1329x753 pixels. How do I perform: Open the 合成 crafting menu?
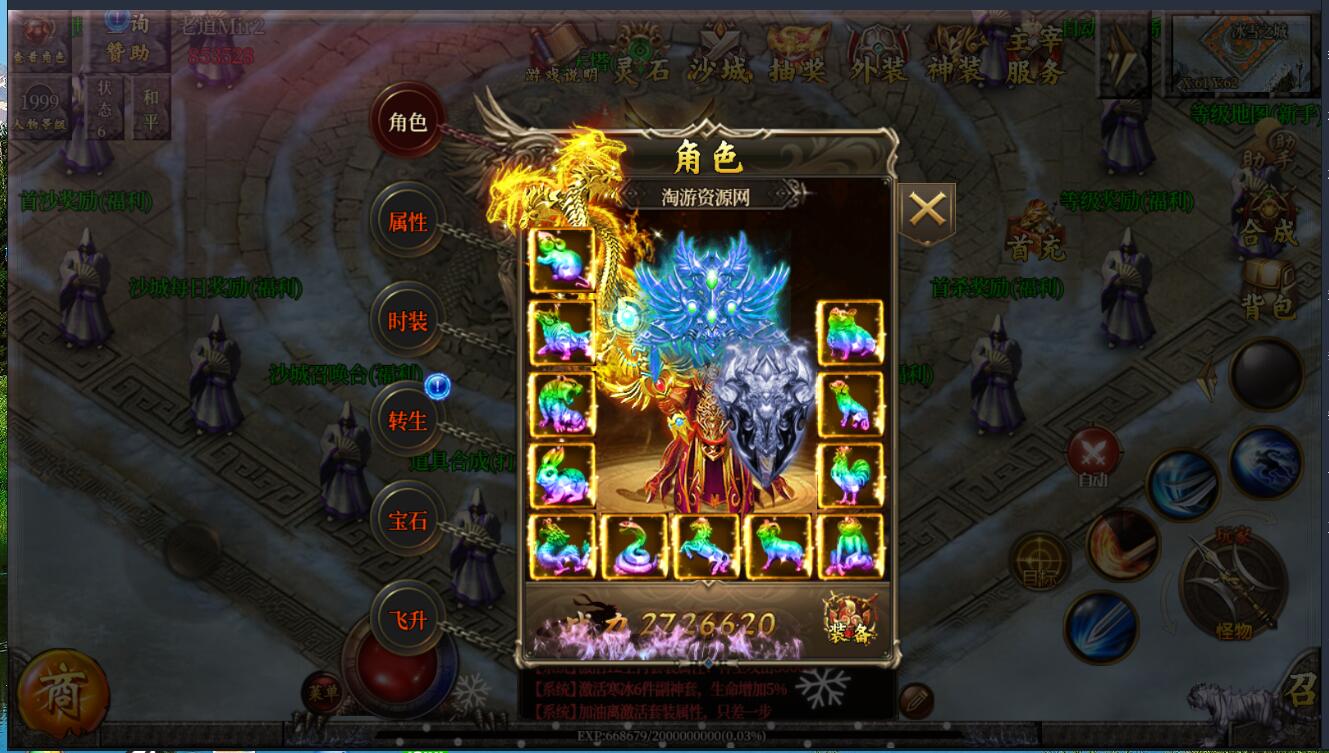click(x=1268, y=220)
